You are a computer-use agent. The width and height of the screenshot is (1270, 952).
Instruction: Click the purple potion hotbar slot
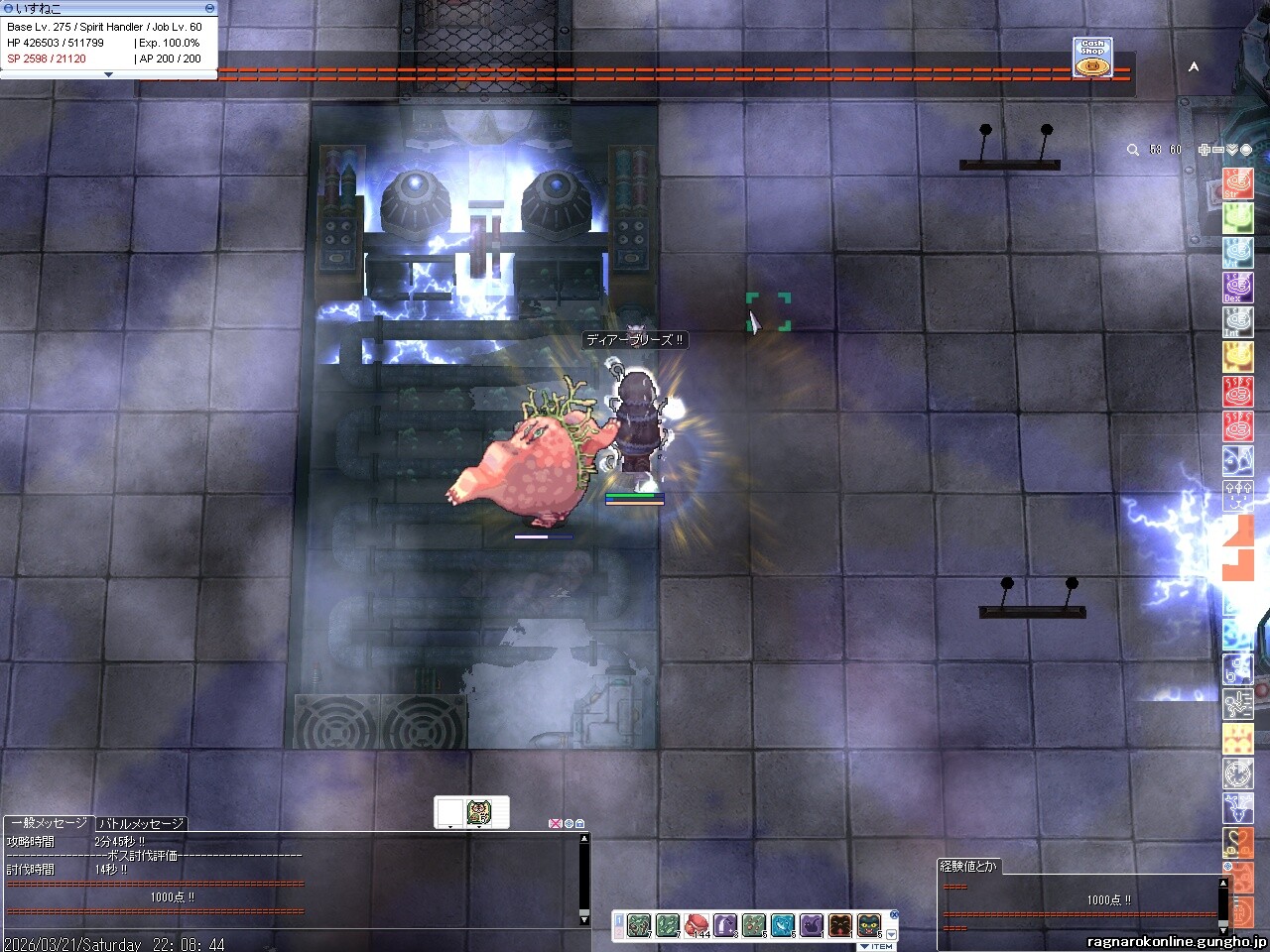725,925
